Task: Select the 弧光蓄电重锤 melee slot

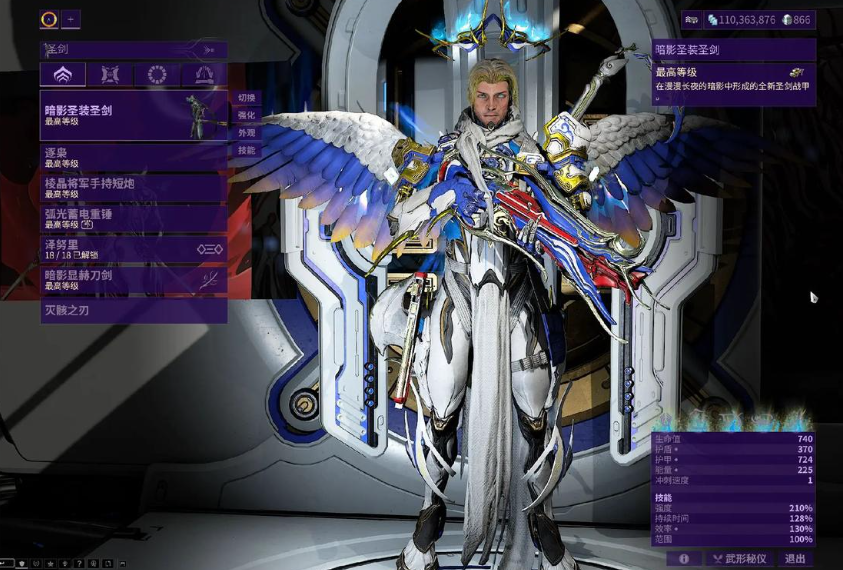Action: click(133, 218)
